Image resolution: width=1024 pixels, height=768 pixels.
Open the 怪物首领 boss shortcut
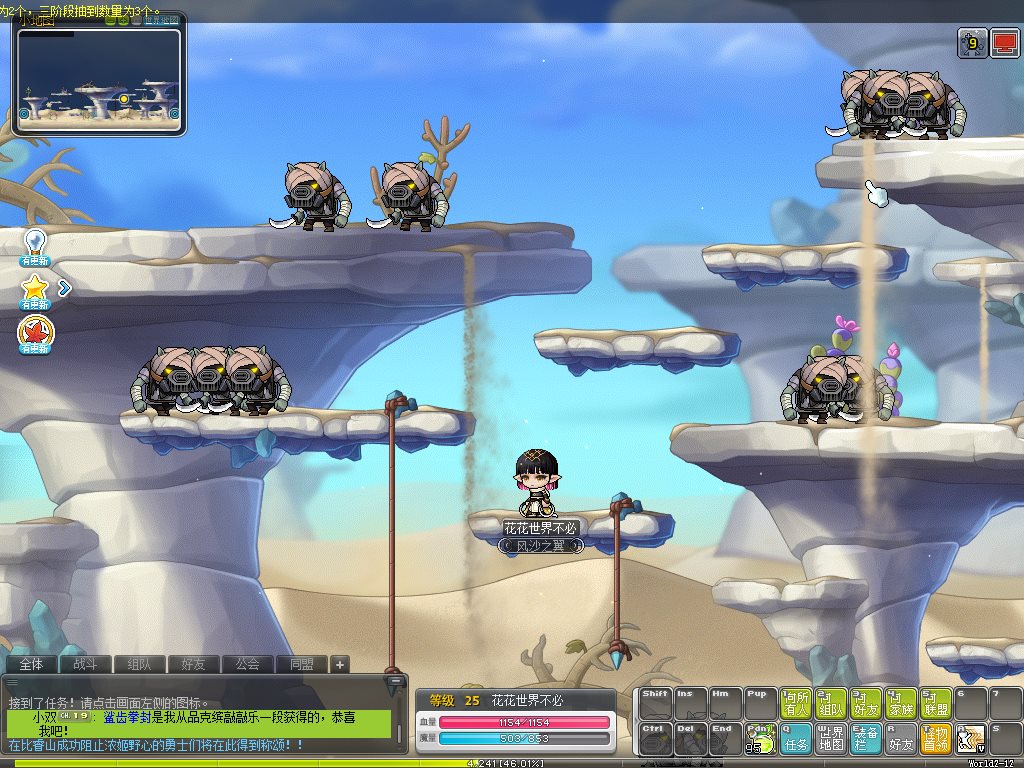(936, 739)
